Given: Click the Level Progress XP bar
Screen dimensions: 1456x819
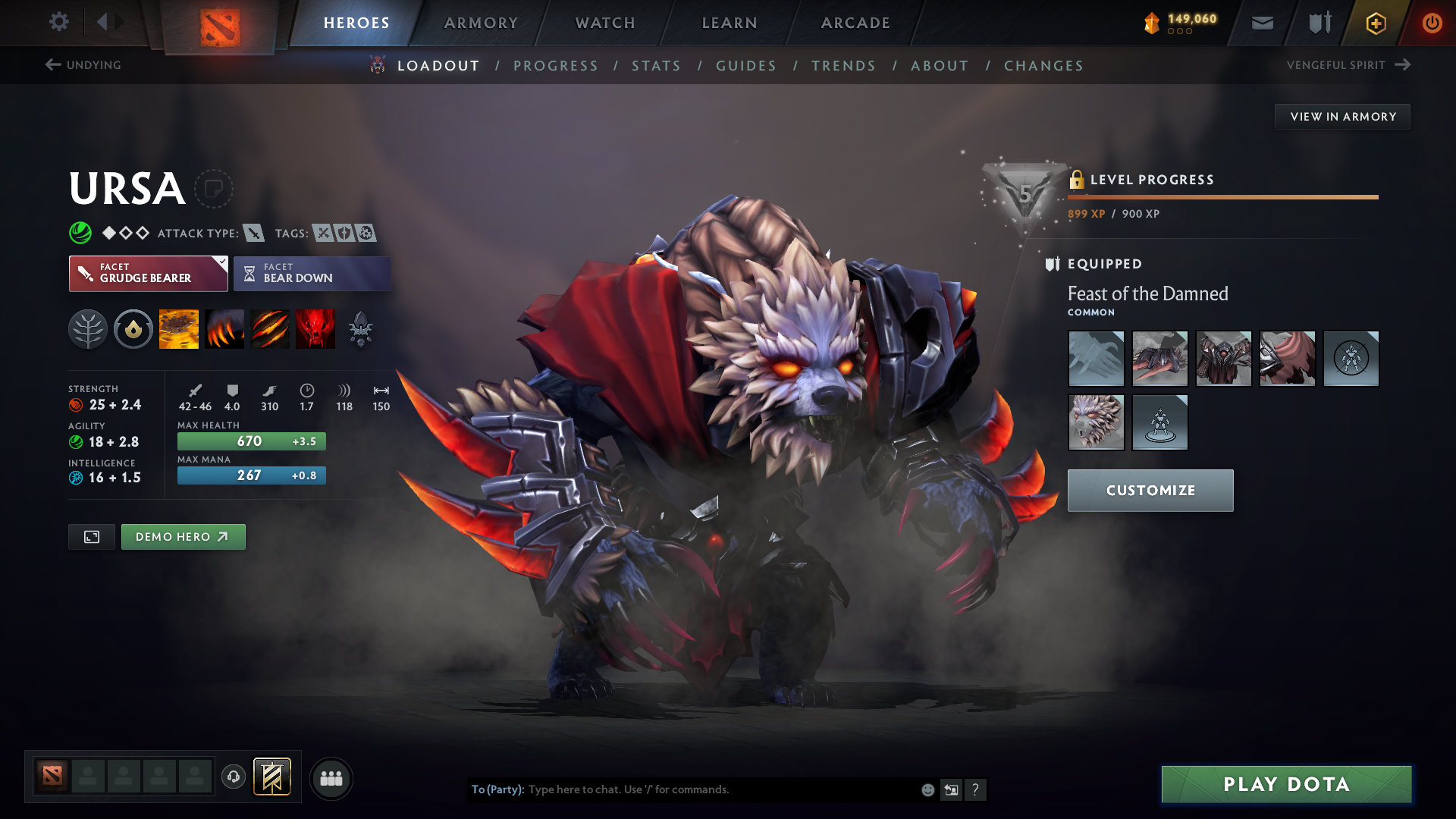Looking at the screenshot, I should pyautogui.click(x=1221, y=197).
